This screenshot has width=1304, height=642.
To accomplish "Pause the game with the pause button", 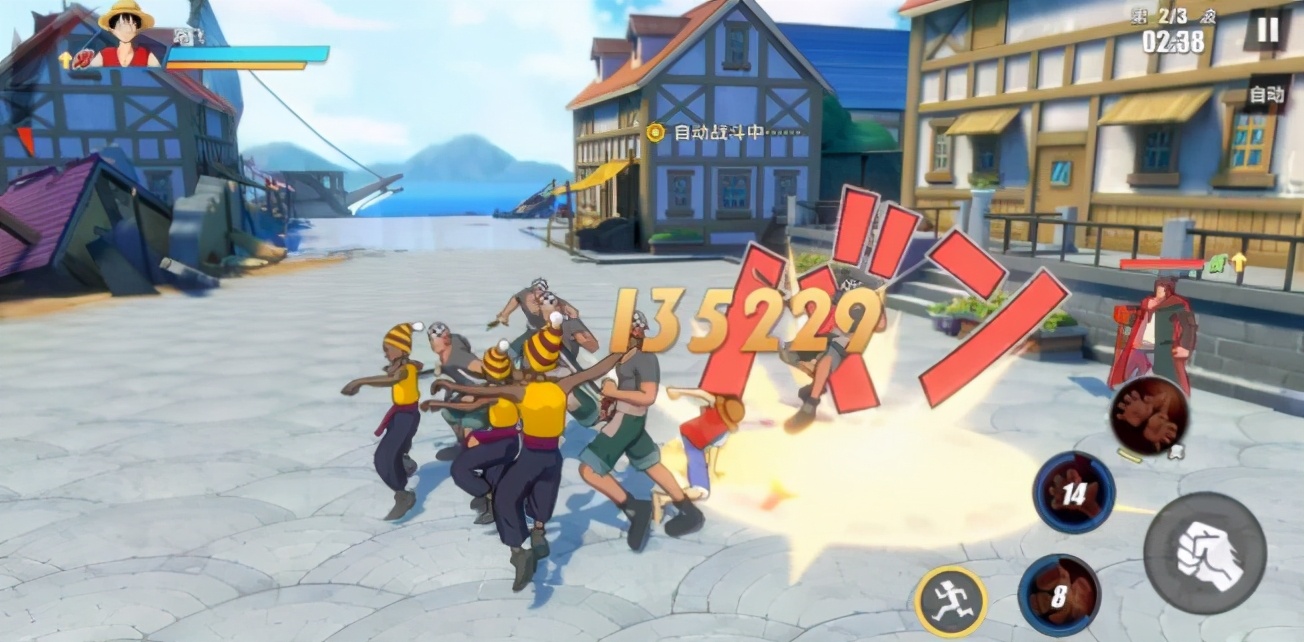I will pyautogui.click(x=1266, y=30).
